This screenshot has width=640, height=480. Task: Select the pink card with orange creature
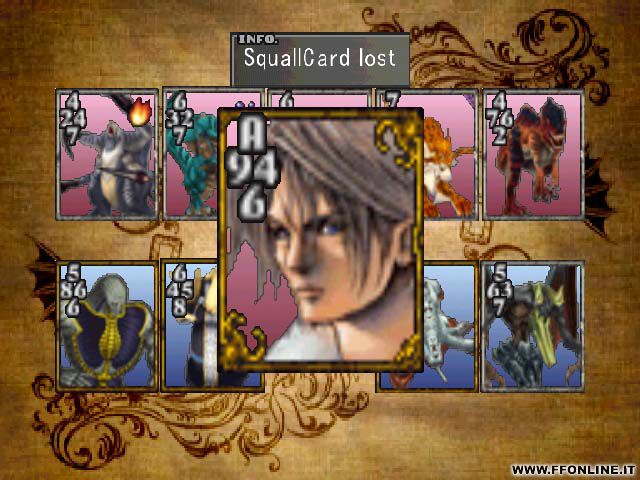coord(450,155)
